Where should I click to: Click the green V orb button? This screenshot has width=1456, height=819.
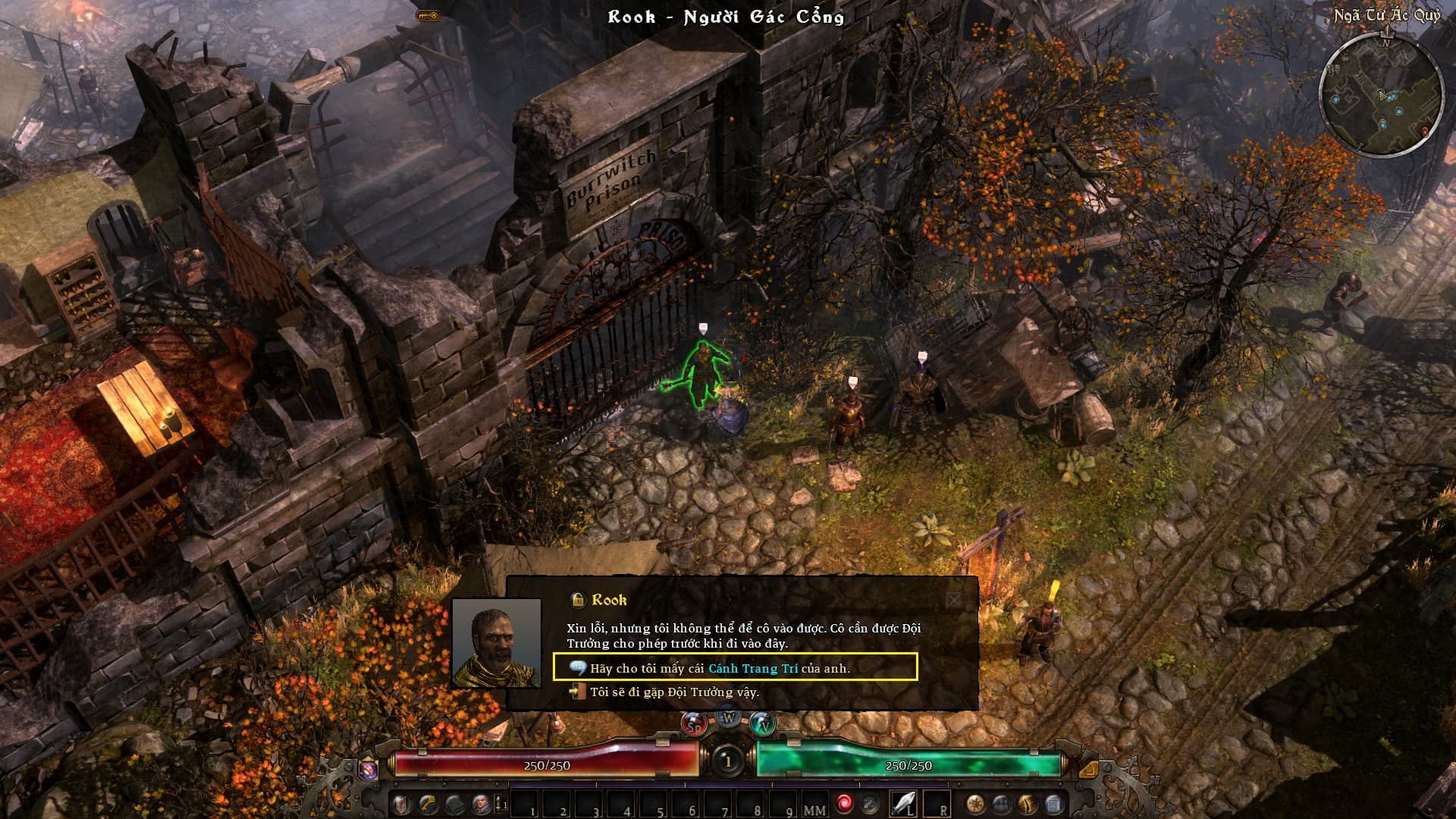(764, 724)
